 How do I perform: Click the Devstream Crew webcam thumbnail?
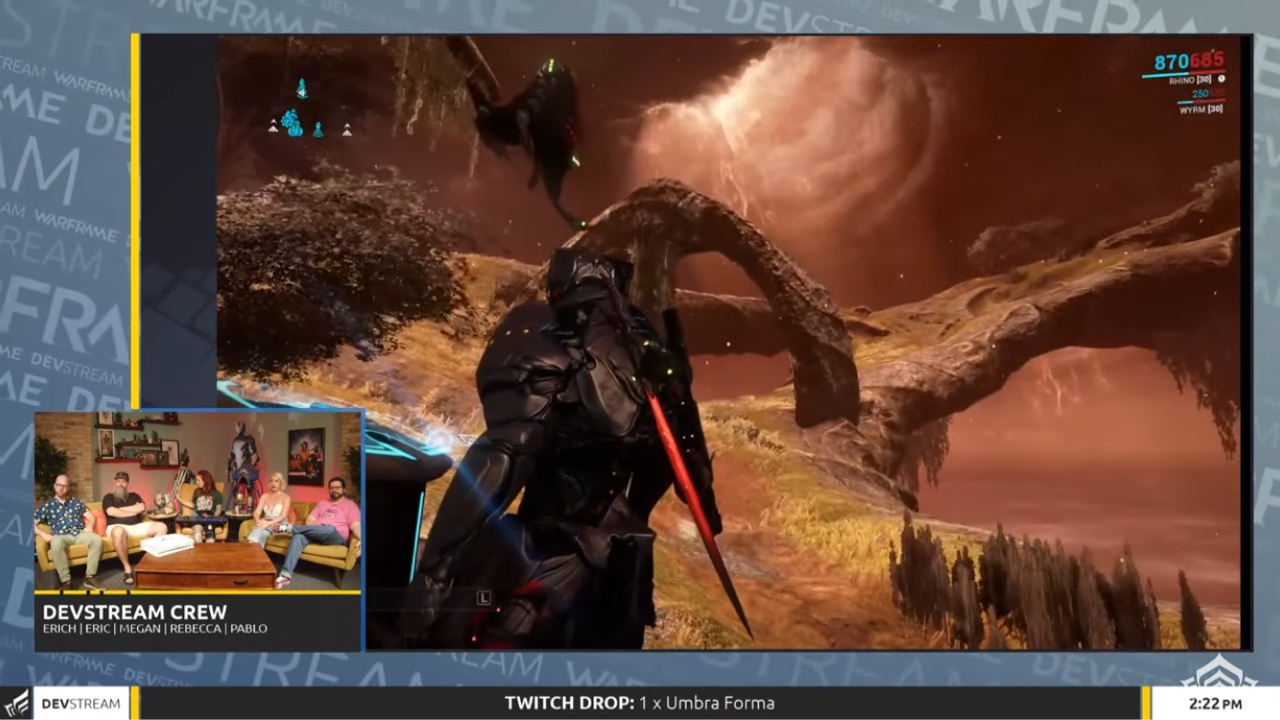[x=195, y=500]
